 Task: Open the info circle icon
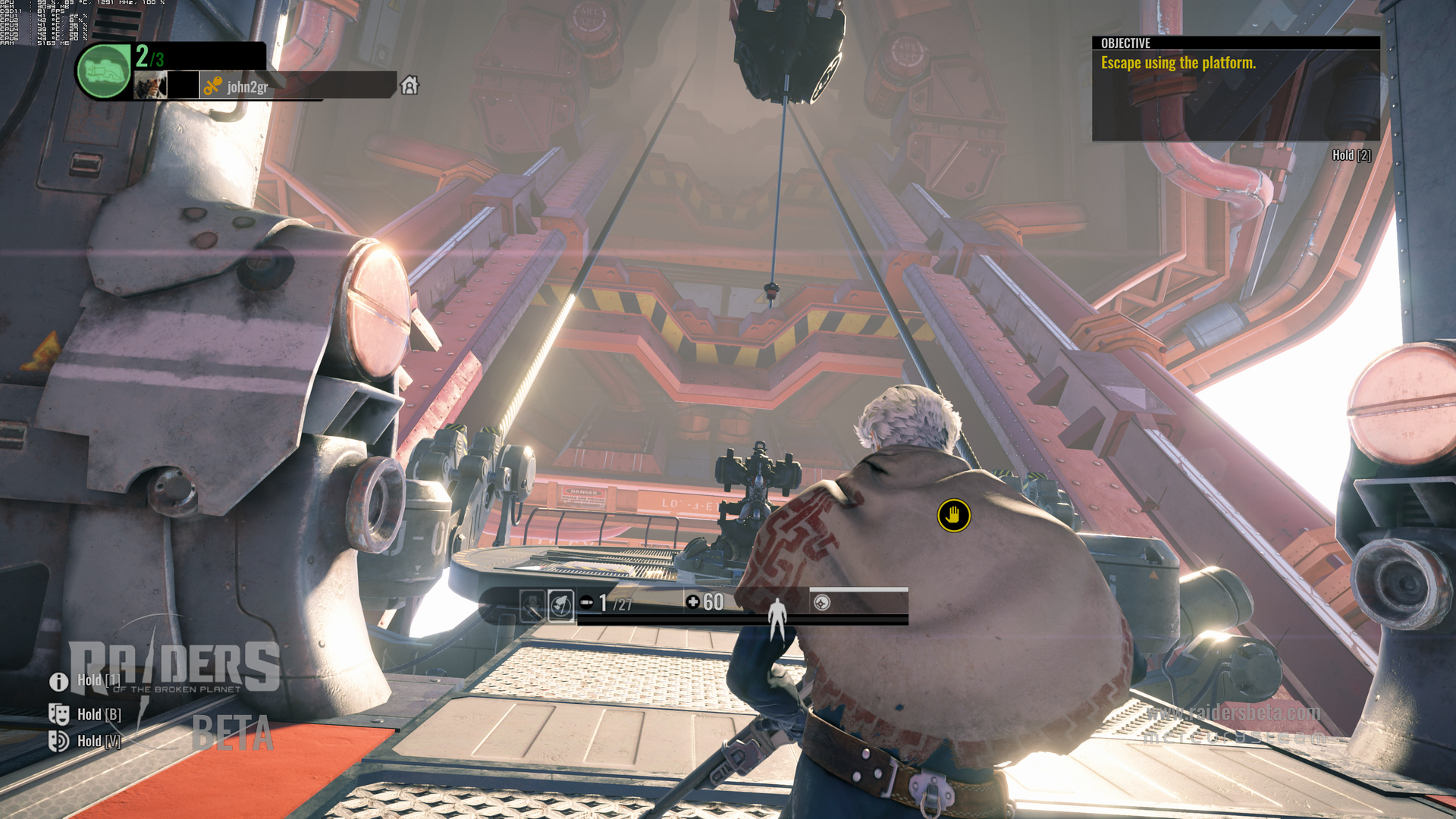pos(58,681)
